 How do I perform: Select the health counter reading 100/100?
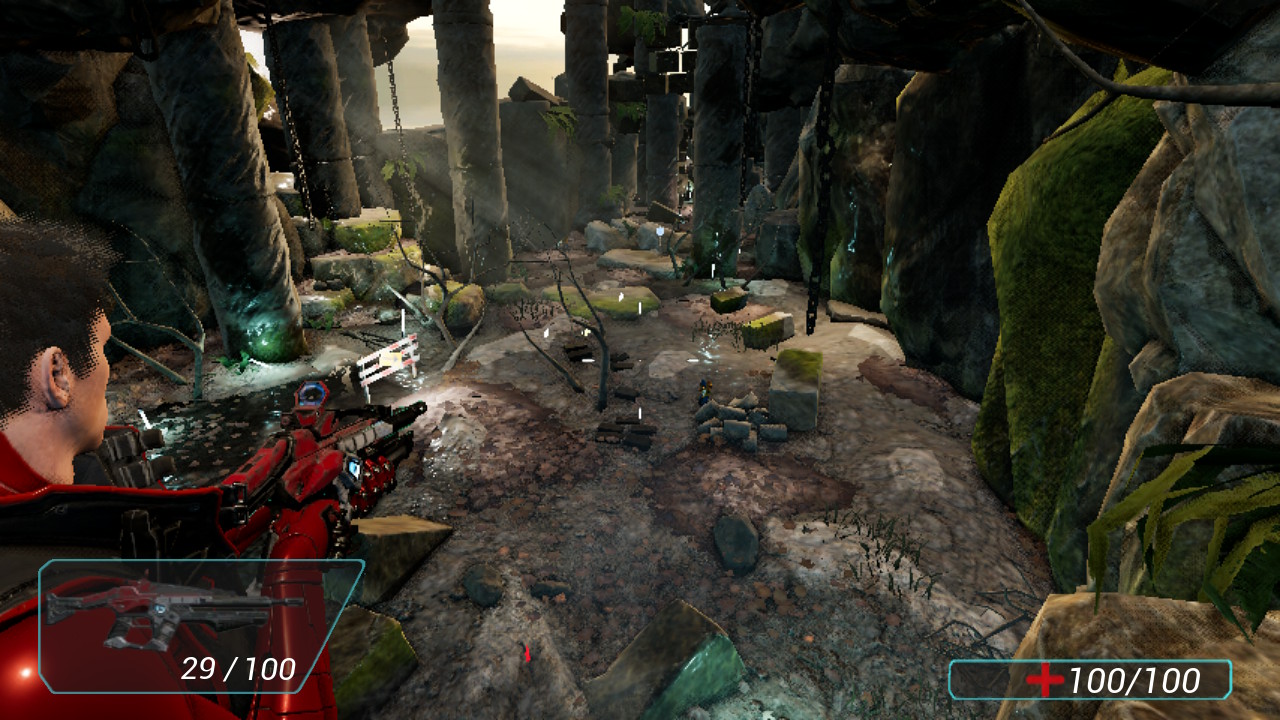point(1136,677)
